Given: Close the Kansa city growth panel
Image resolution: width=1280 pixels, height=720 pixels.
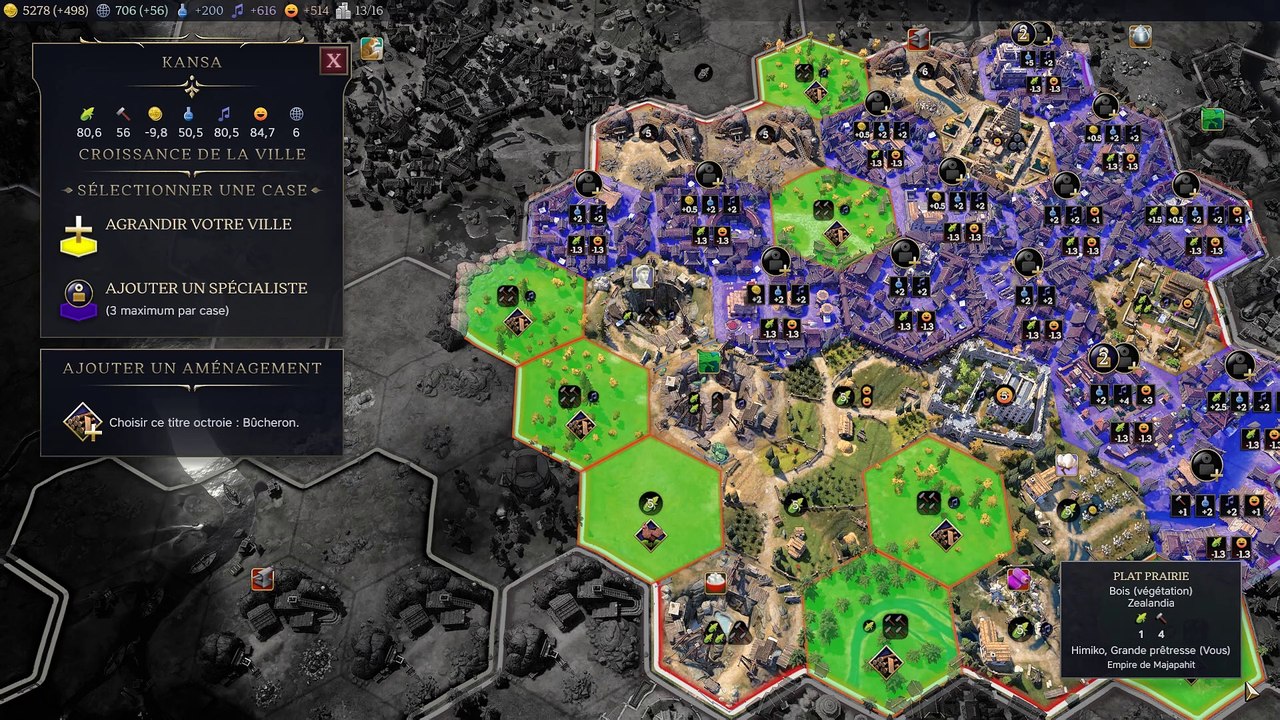Looking at the screenshot, I should (333, 61).
